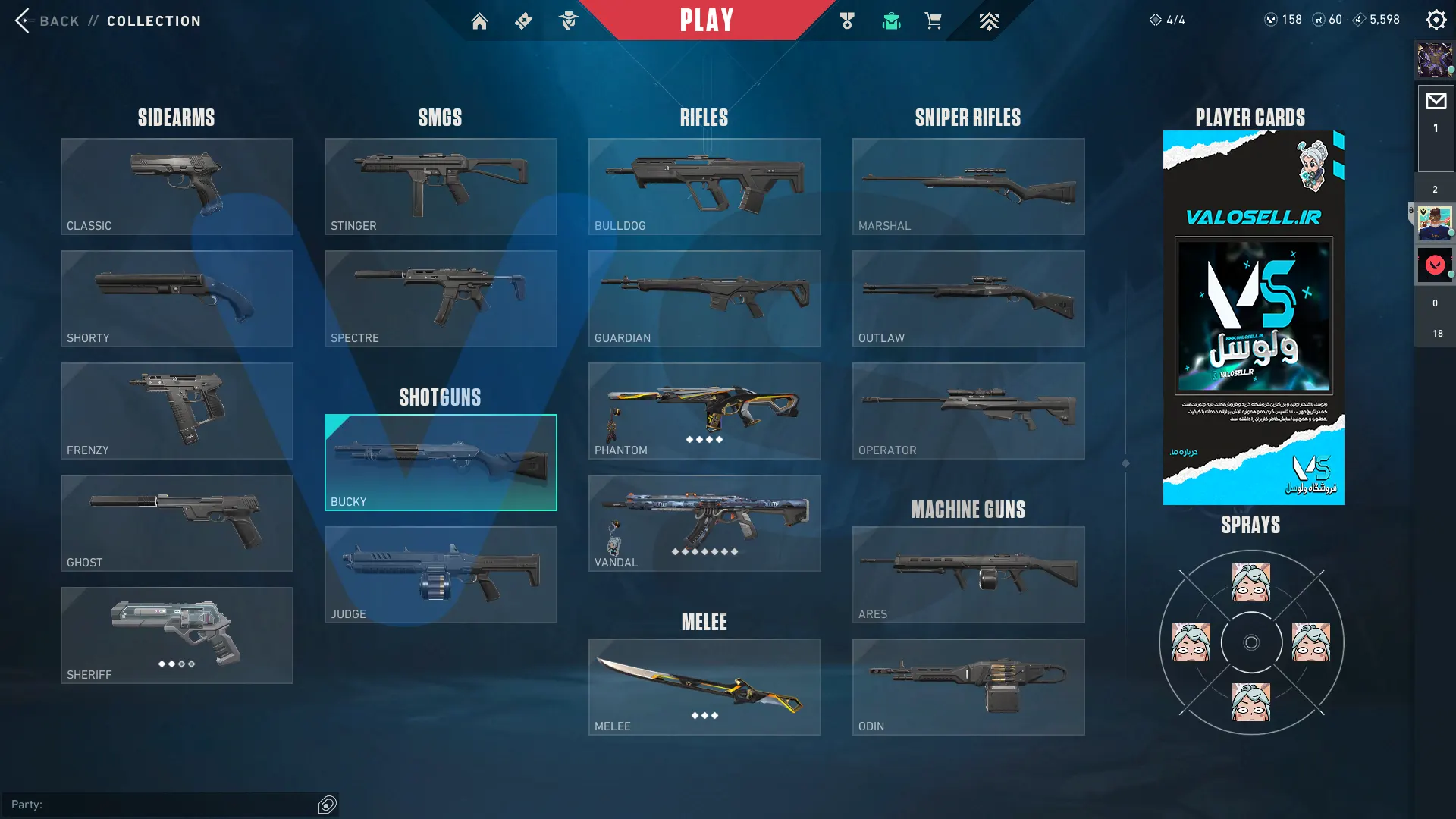The height and width of the screenshot is (819, 1456).
Task: Click the red PLAY button
Action: click(706, 20)
